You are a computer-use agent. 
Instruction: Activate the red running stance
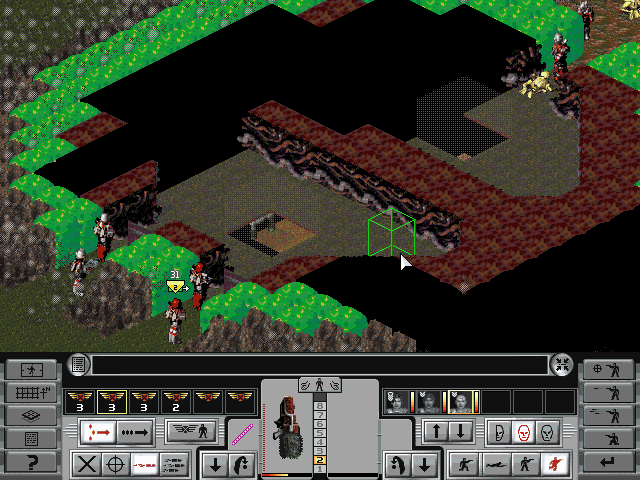click(x=551, y=464)
